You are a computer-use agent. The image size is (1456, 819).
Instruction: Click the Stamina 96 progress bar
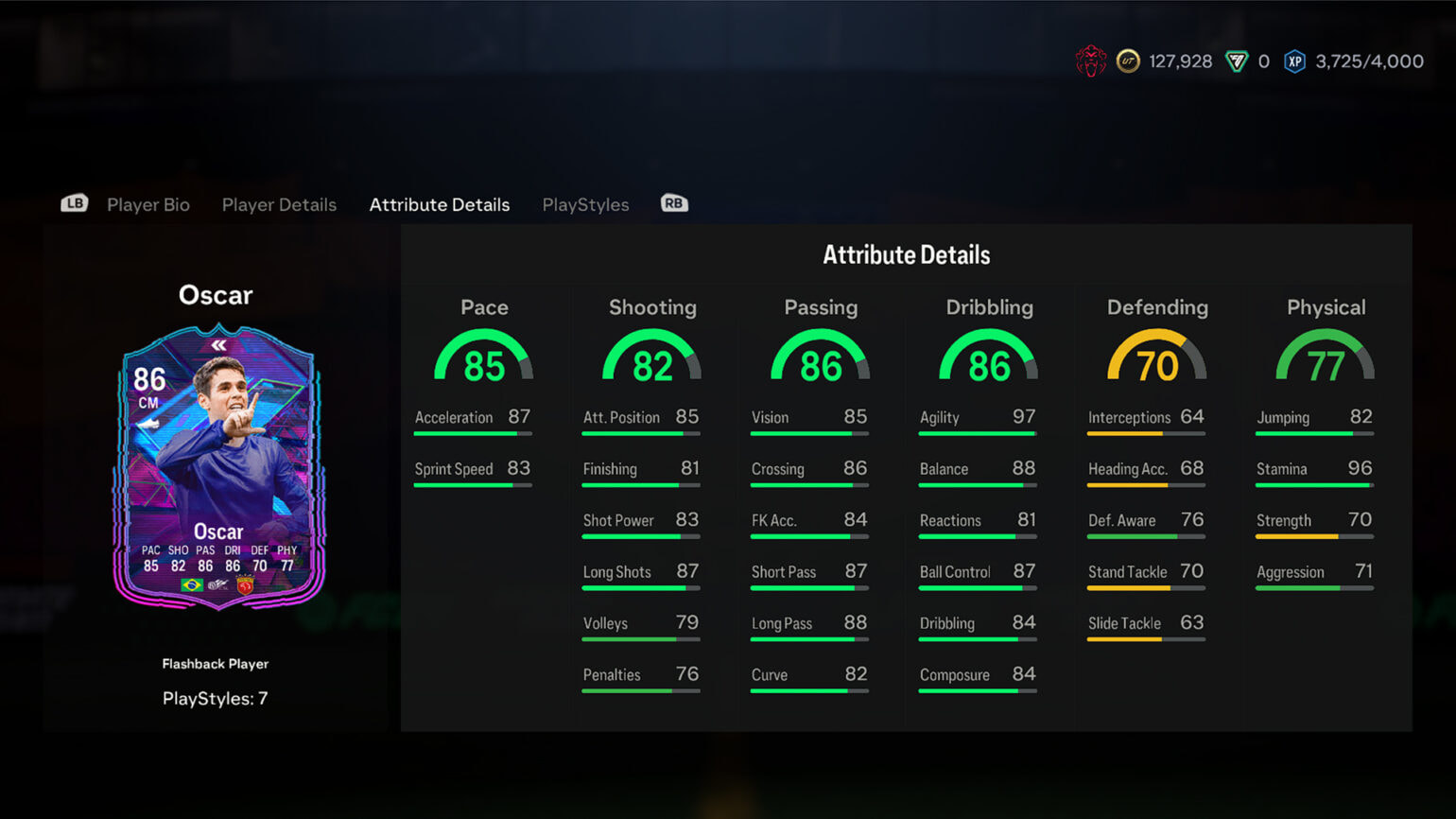pos(1313,484)
